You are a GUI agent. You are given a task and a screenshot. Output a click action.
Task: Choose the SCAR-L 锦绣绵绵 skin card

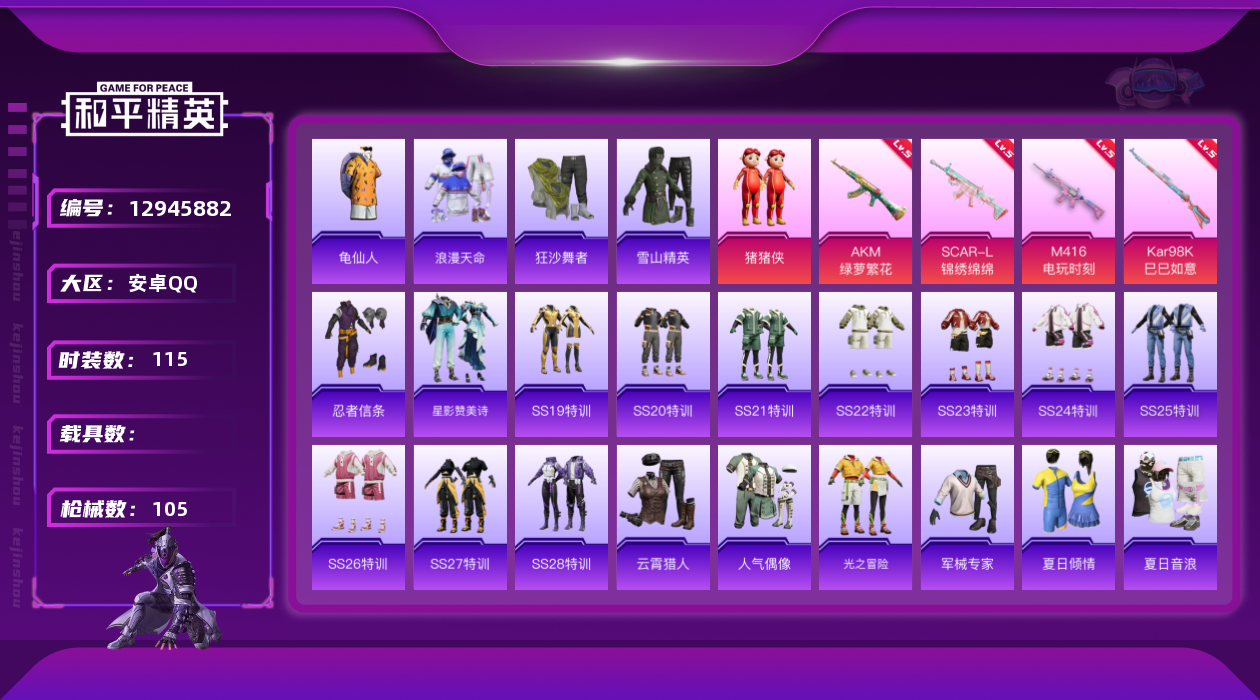click(x=967, y=210)
